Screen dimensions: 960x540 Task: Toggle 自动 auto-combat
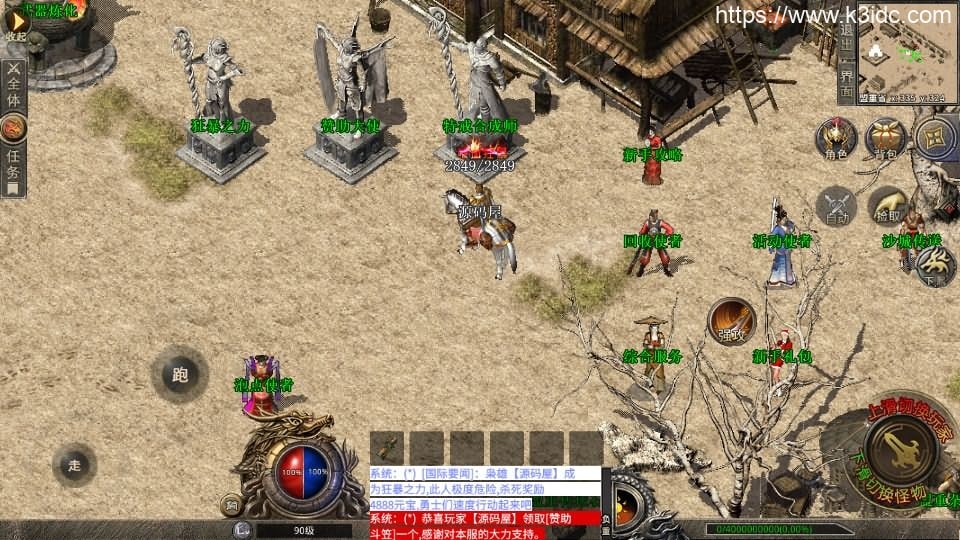(837, 204)
